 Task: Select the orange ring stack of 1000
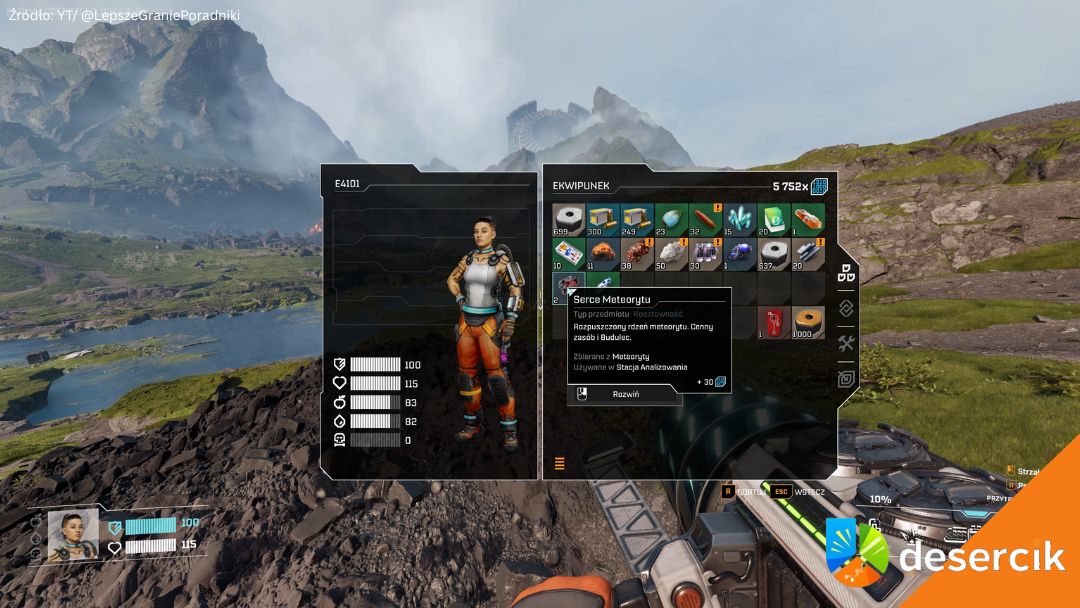[807, 321]
